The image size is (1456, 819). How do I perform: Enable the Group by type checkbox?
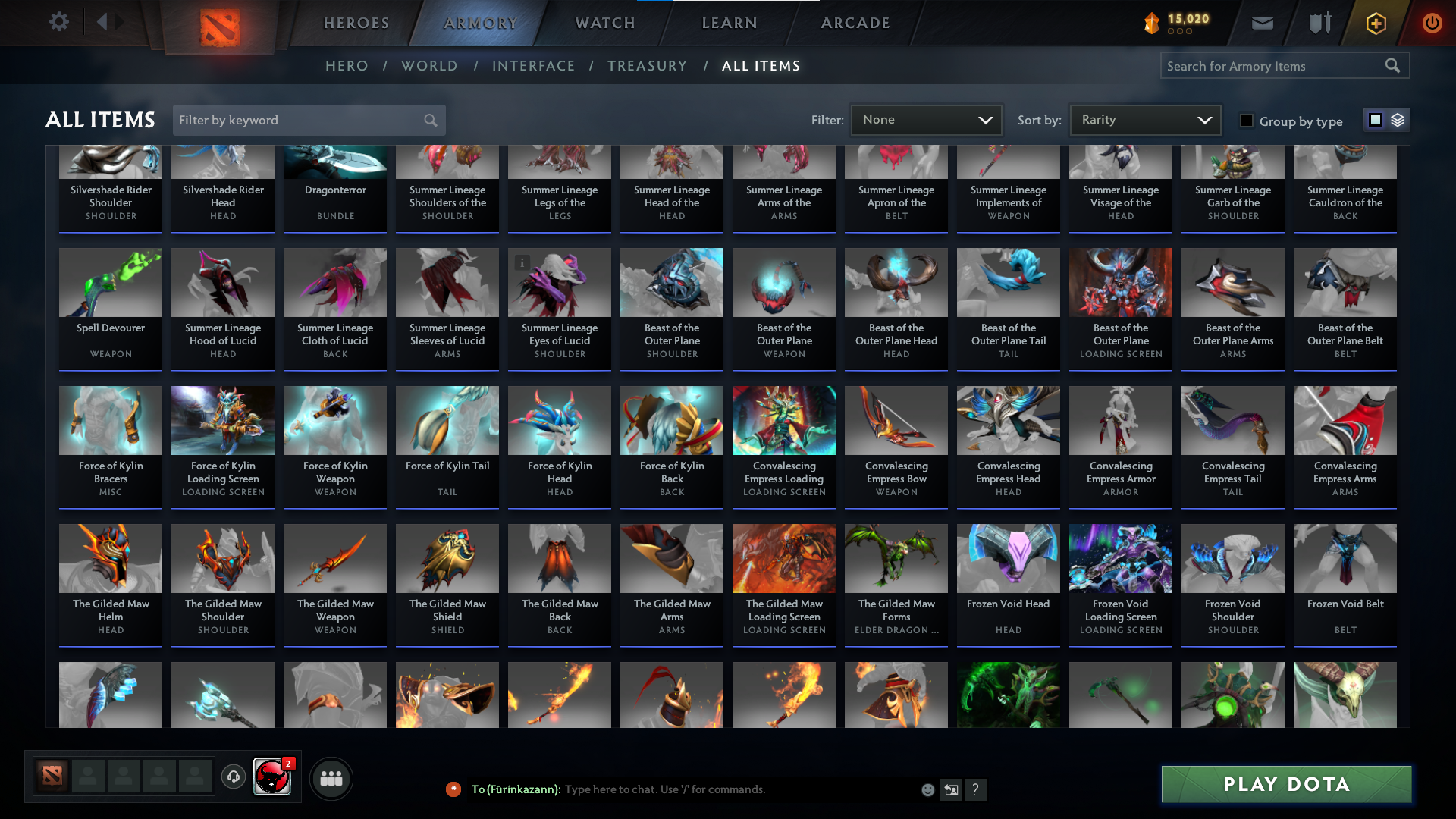[1247, 121]
